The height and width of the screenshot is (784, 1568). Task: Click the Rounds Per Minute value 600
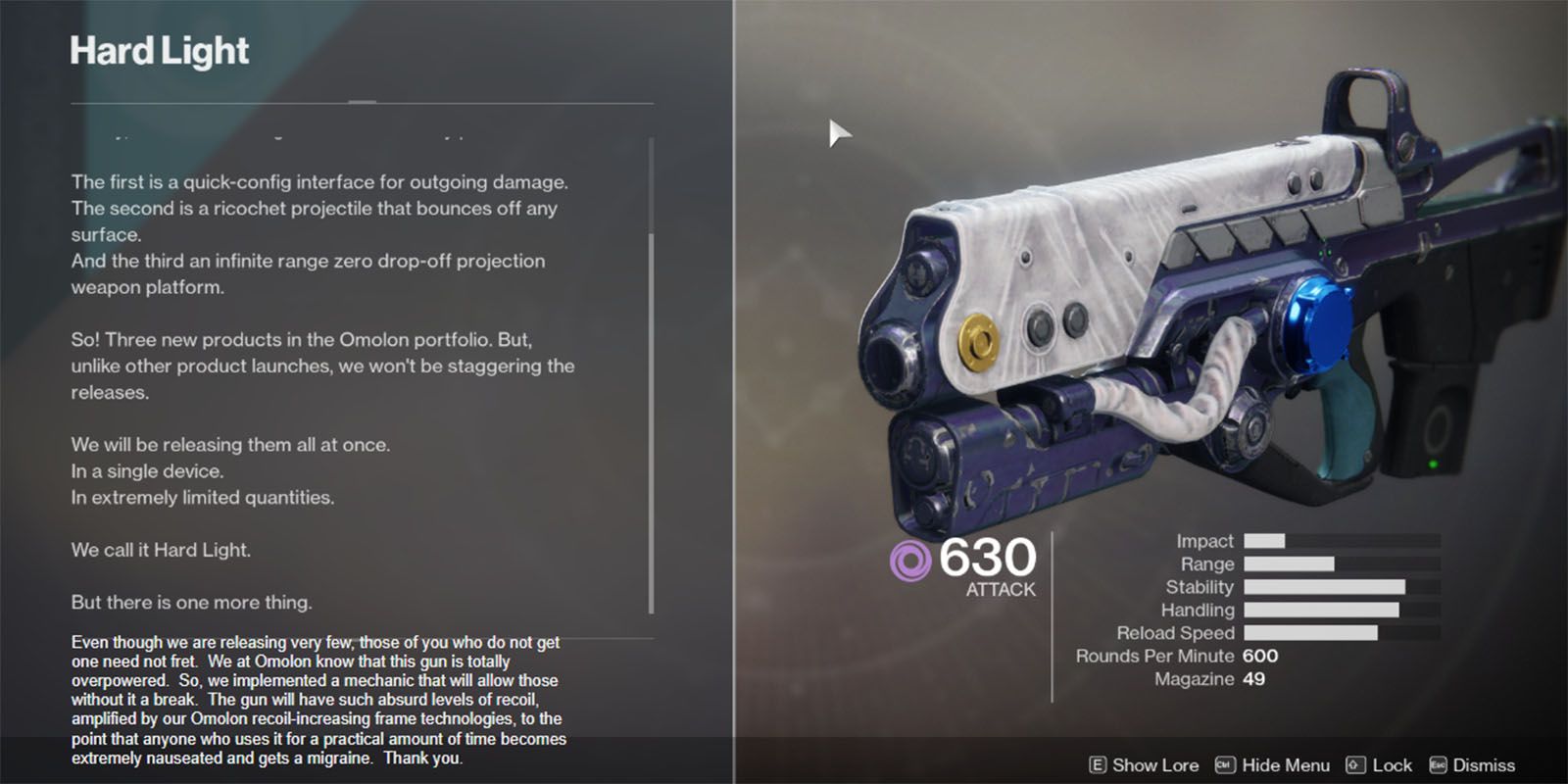click(1260, 656)
